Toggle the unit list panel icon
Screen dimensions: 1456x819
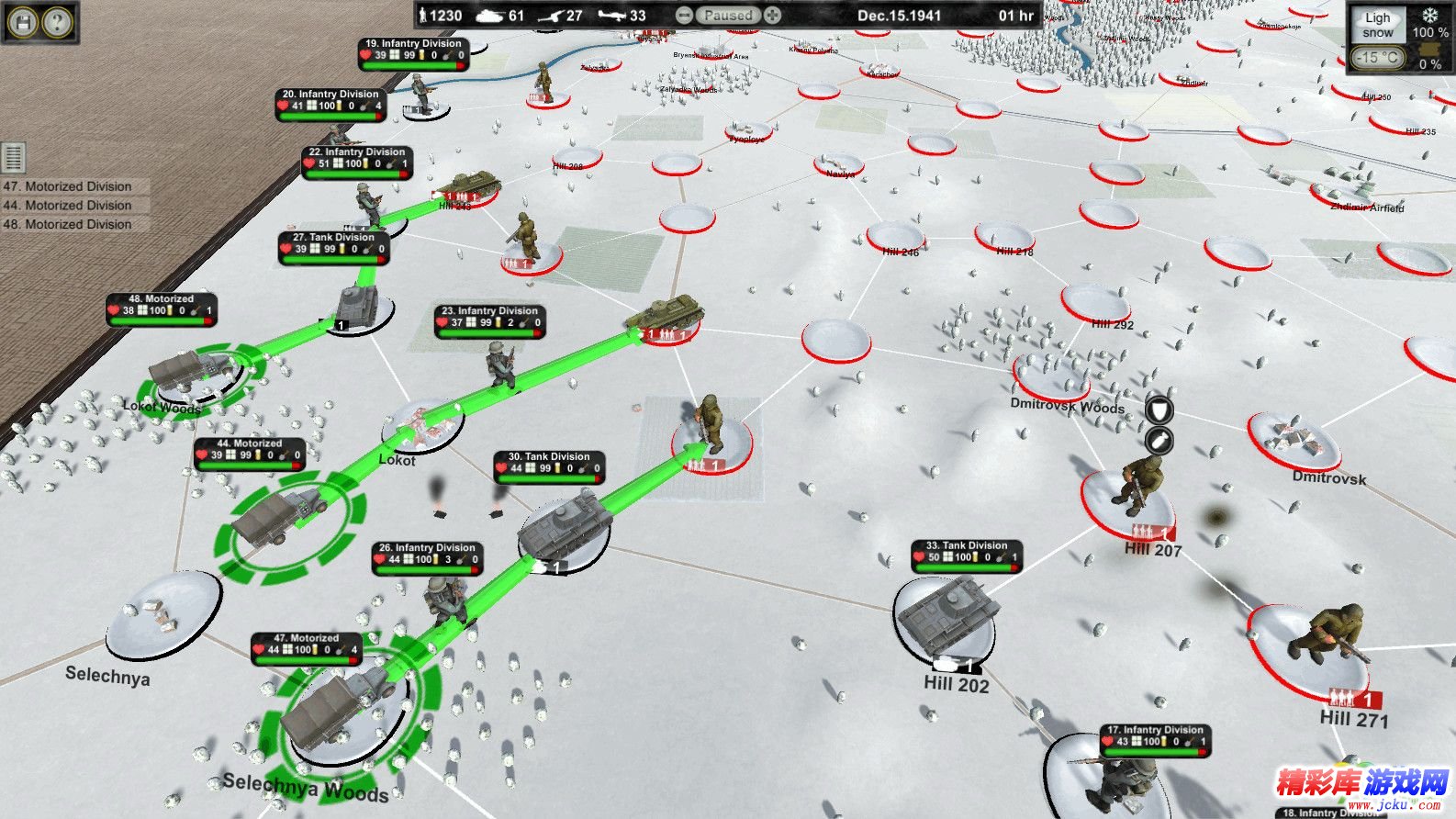pos(13,158)
